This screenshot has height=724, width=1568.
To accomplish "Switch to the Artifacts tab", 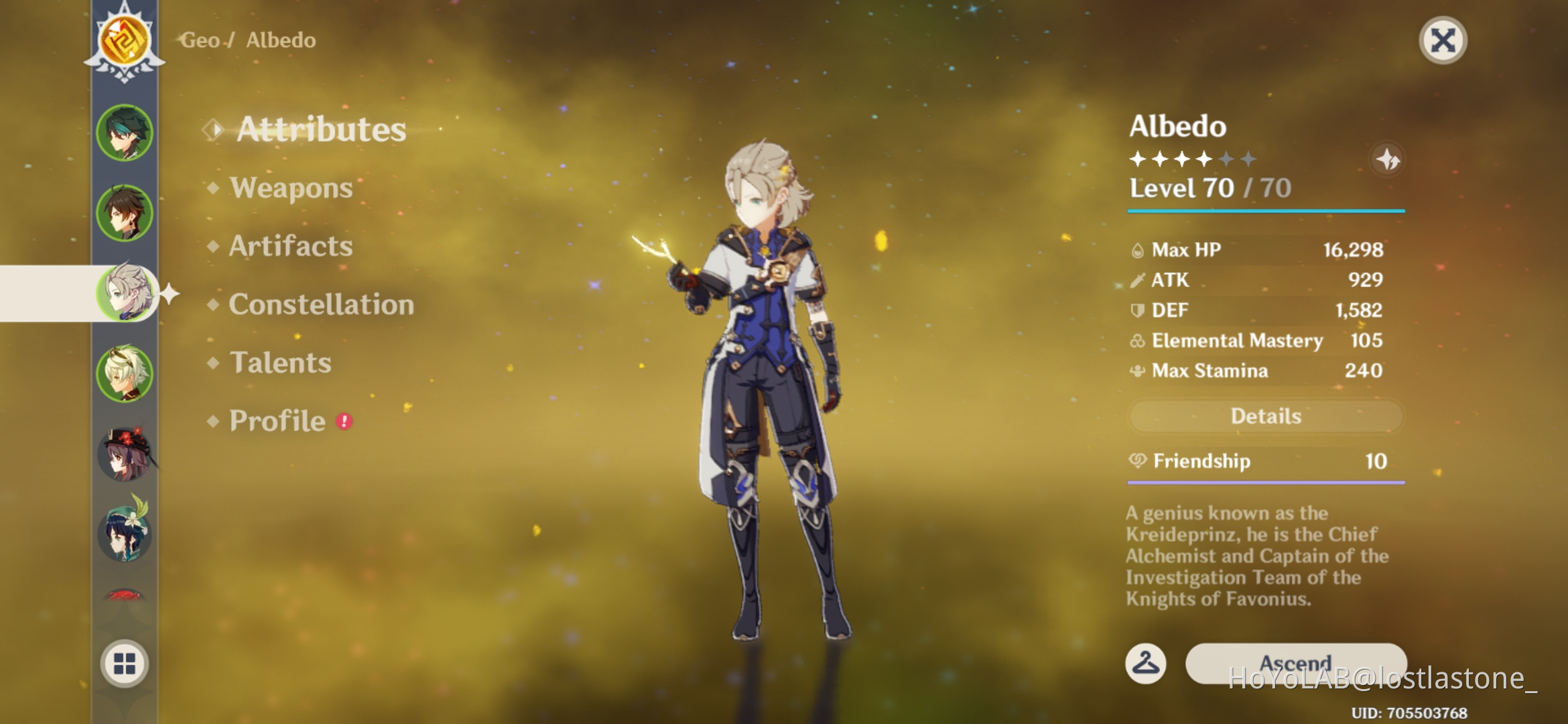I will coord(289,247).
